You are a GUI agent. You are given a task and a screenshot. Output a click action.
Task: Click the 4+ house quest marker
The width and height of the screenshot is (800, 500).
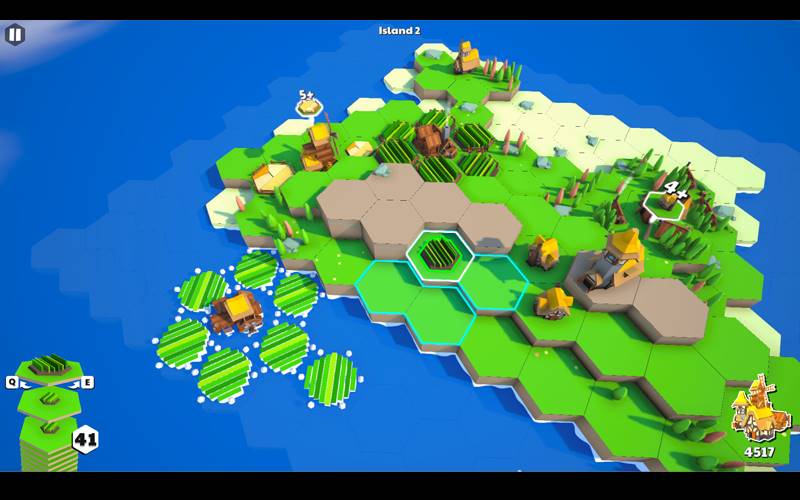[x=669, y=197]
